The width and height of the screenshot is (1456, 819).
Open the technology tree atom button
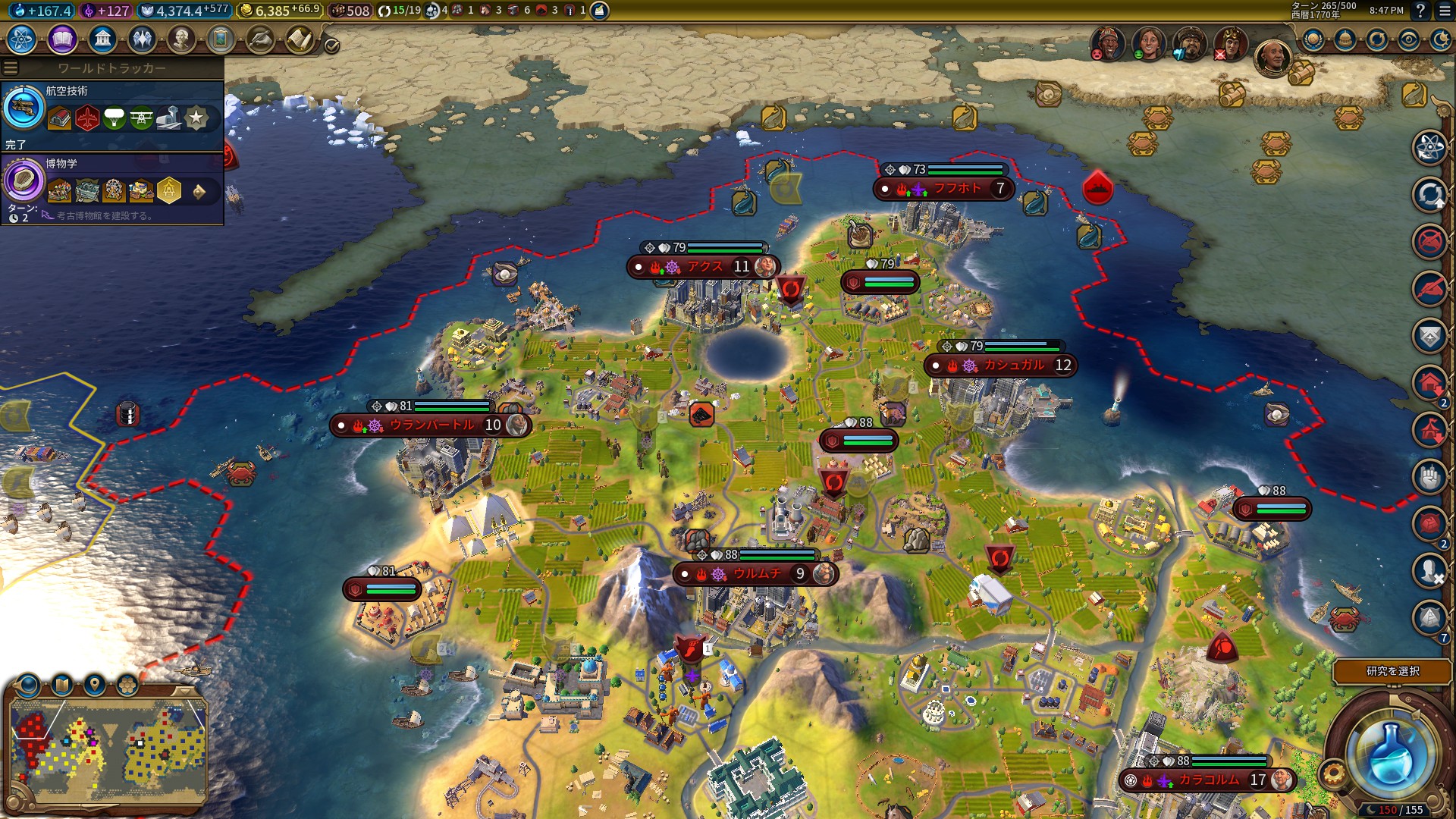click(x=22, y=39)
